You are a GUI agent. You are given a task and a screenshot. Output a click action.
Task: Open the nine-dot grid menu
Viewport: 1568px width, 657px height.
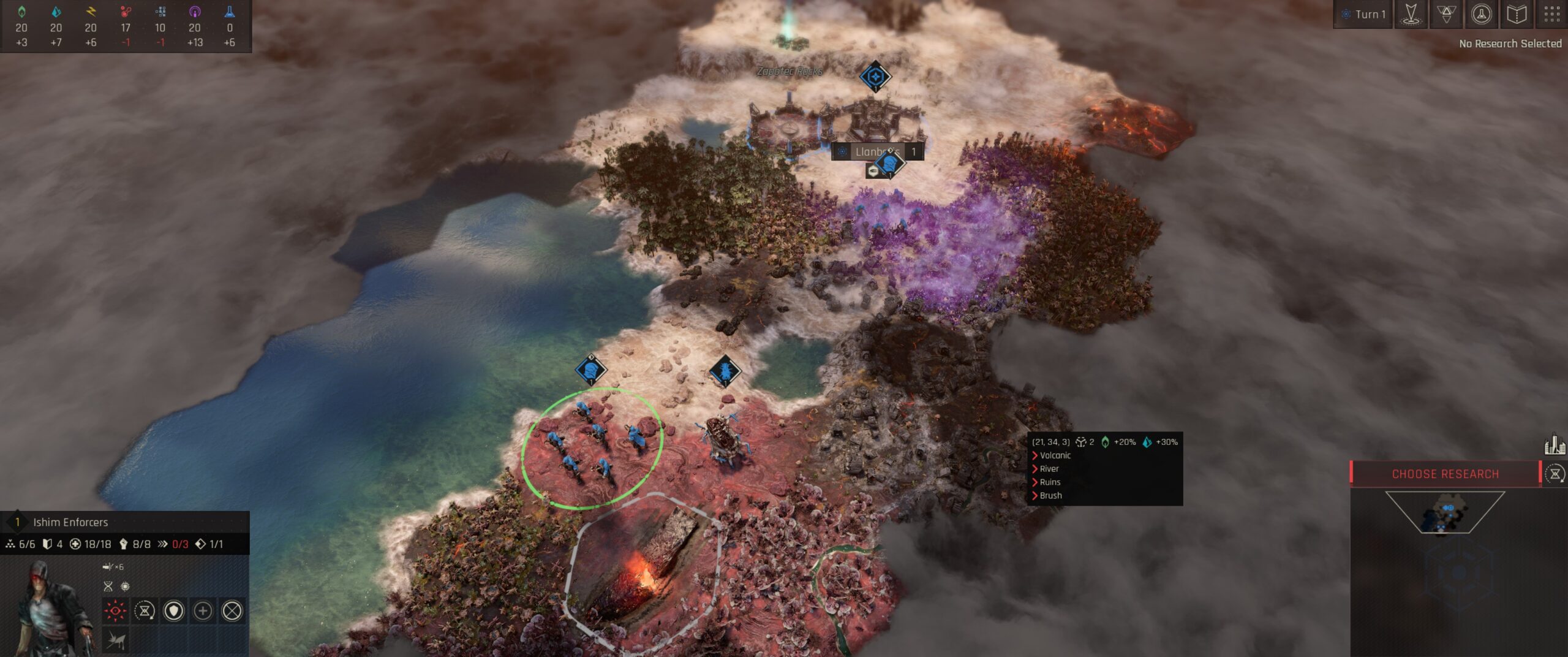[1551, 14]
